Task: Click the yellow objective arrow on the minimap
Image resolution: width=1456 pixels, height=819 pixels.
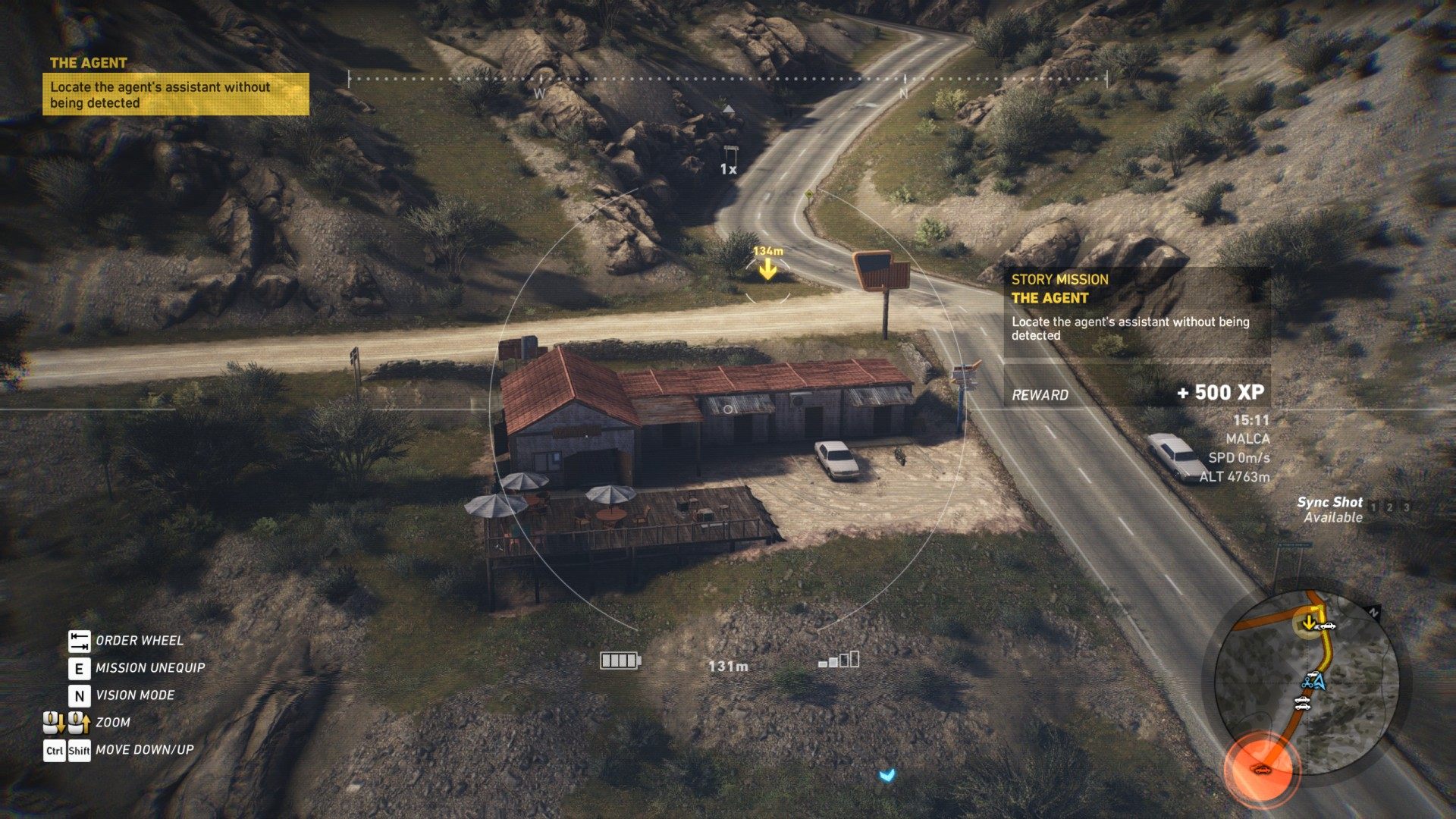Action: click(1308, 623)
